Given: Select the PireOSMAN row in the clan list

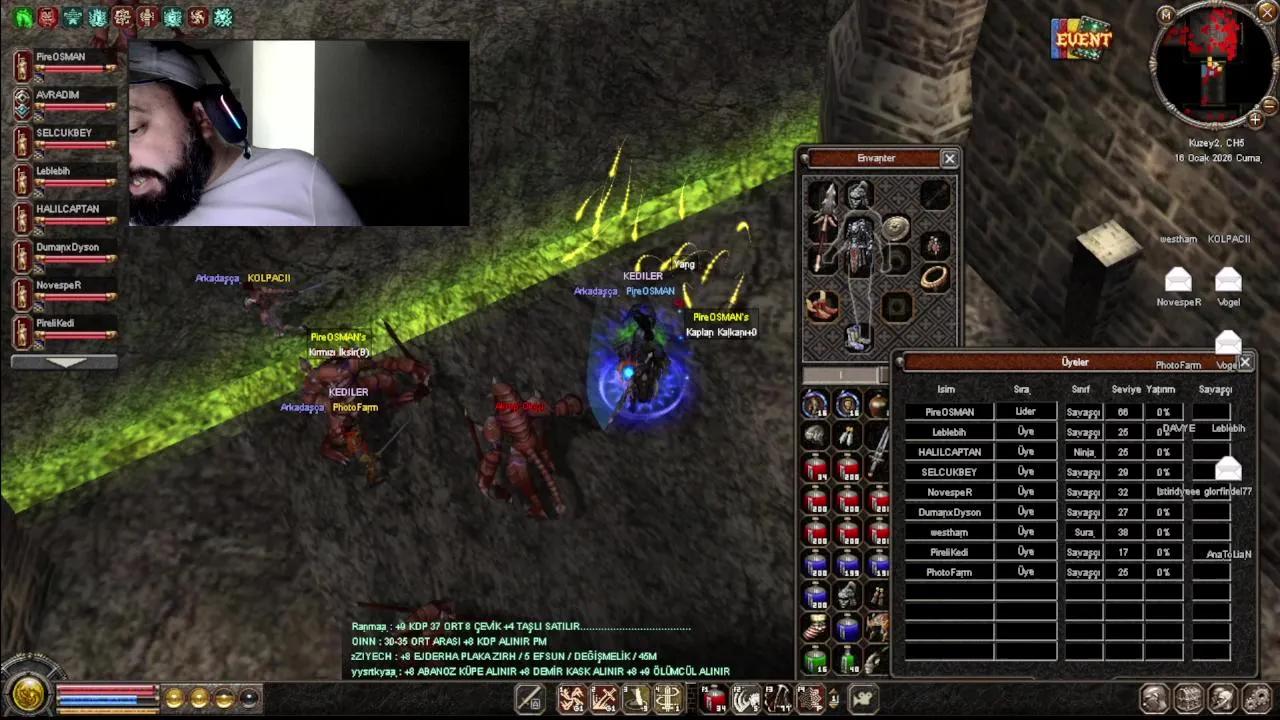Looking at the screenshot, I should (947, 411).
